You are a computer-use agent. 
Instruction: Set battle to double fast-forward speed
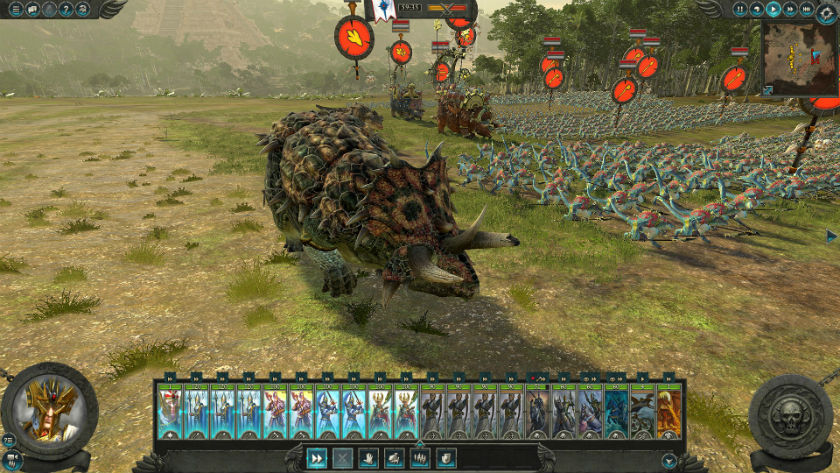[x=790, y=9]
